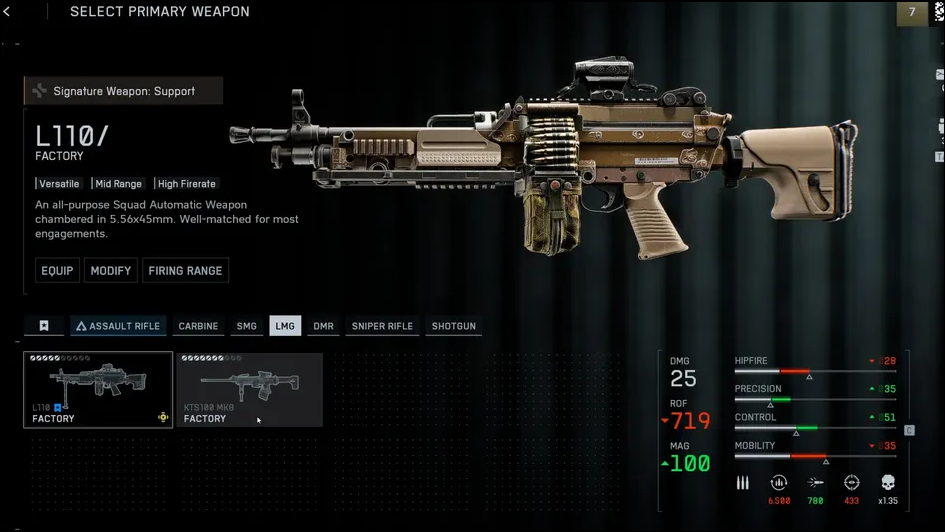Switch to the Carbine category
Screen dimensions: 945x532
coord(198,326)
